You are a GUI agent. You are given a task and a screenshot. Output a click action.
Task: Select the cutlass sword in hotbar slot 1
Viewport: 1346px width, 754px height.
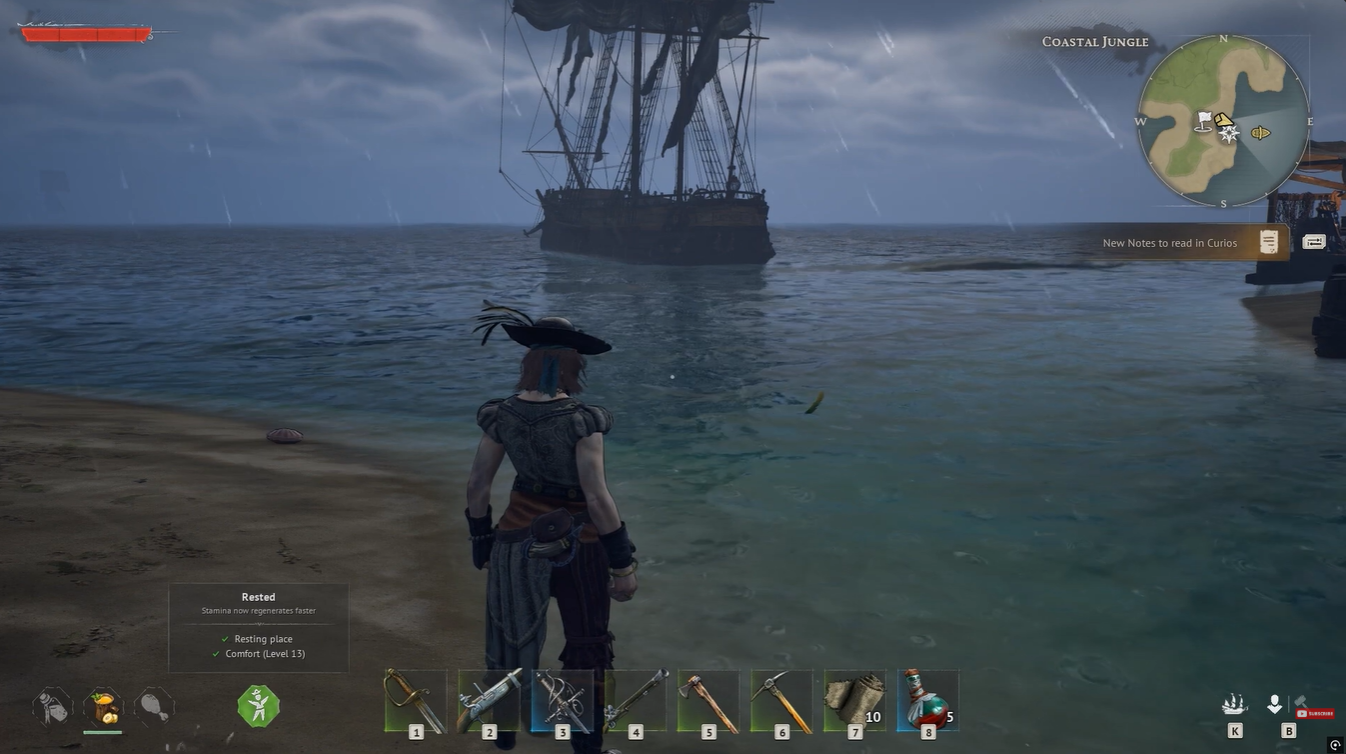(x=415, y=700)
